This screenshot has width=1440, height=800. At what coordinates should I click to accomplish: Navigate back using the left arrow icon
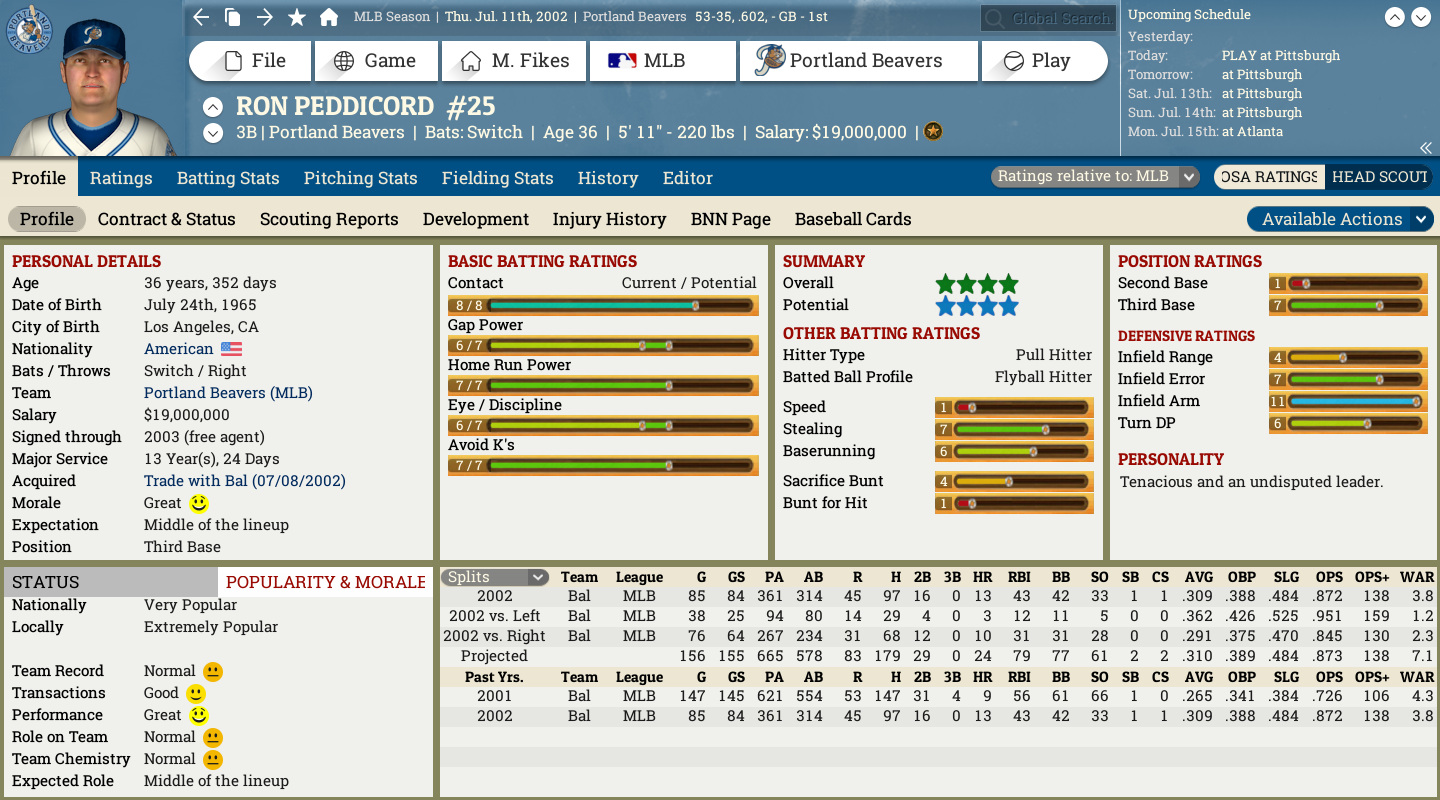click(199, 17)
